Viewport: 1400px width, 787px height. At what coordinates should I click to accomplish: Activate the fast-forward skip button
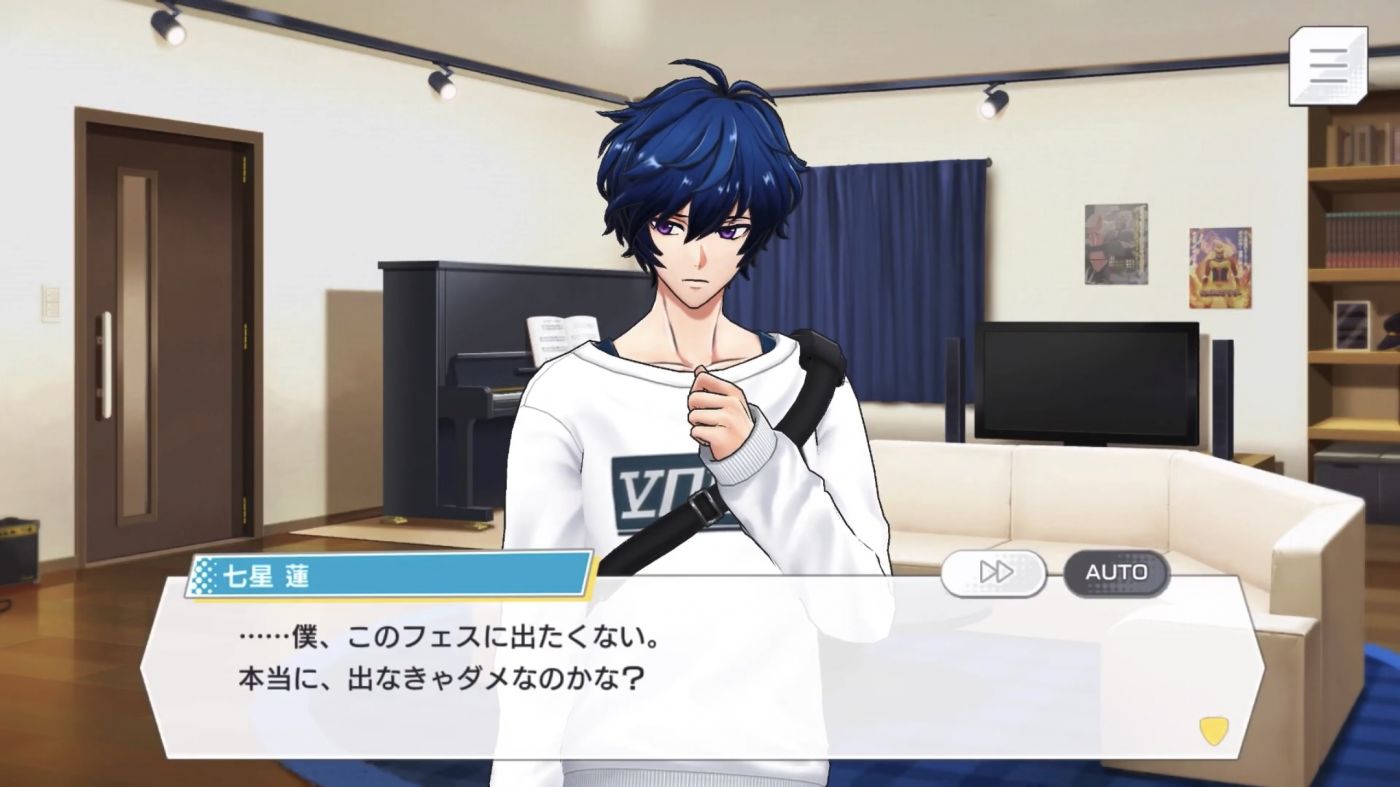995,573
